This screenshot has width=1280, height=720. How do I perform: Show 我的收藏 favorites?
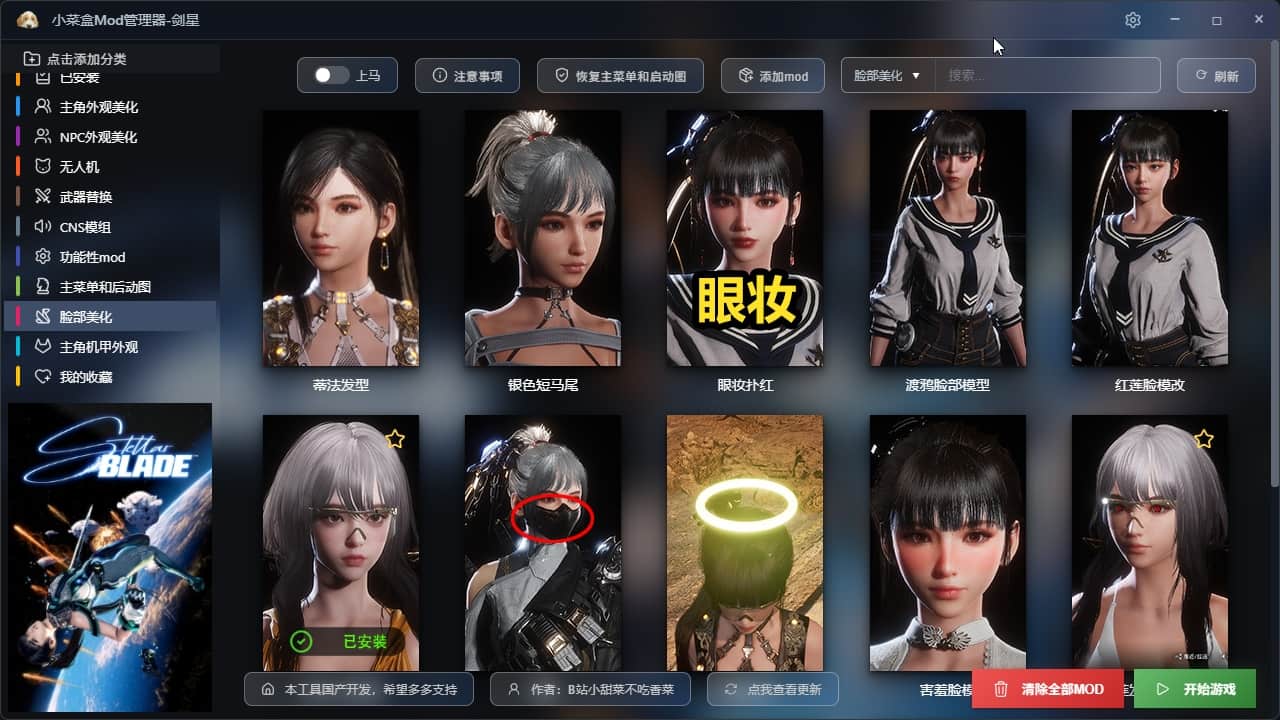(86, 377)
